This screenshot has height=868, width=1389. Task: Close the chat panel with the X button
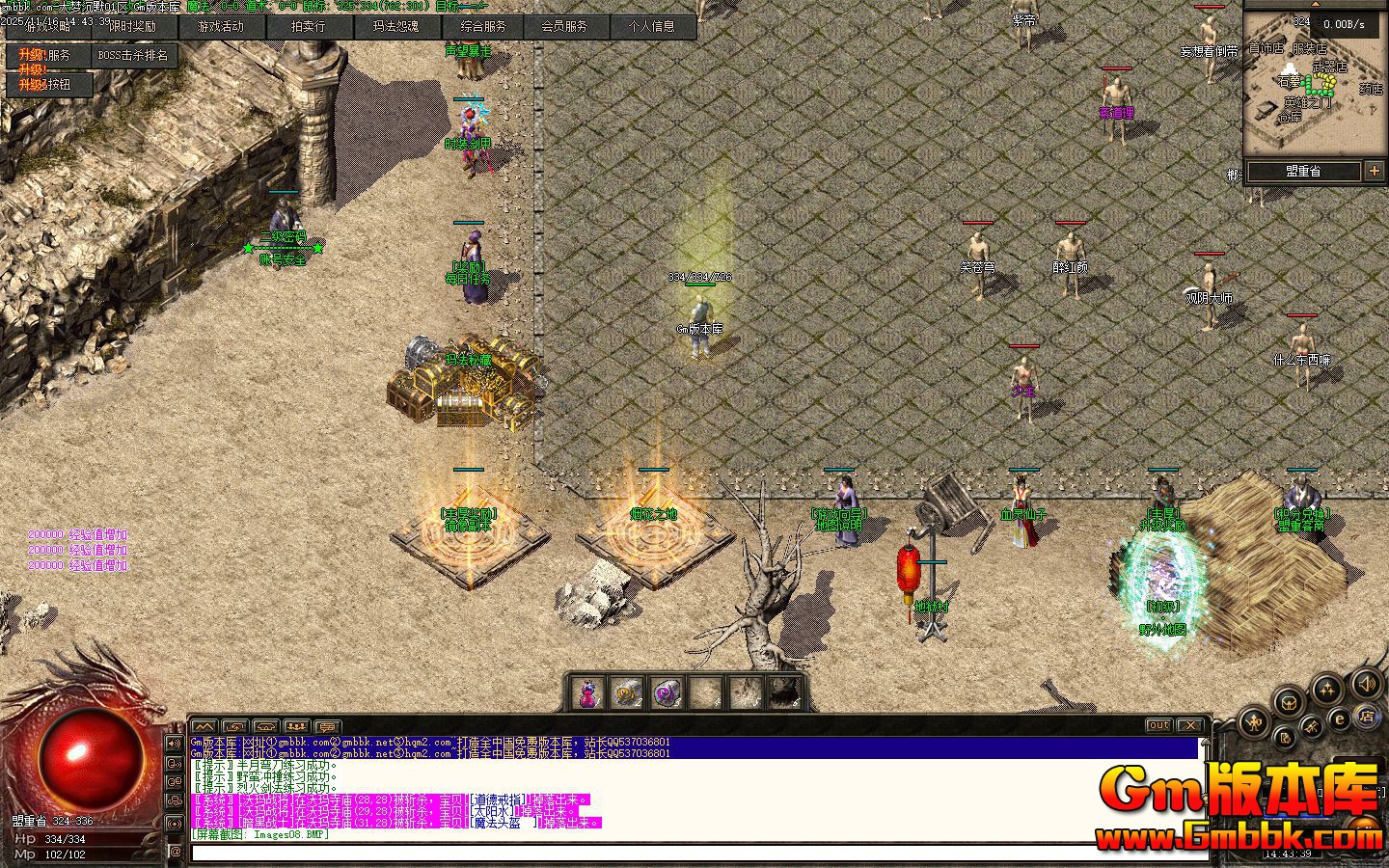(x=1191, y=725)
